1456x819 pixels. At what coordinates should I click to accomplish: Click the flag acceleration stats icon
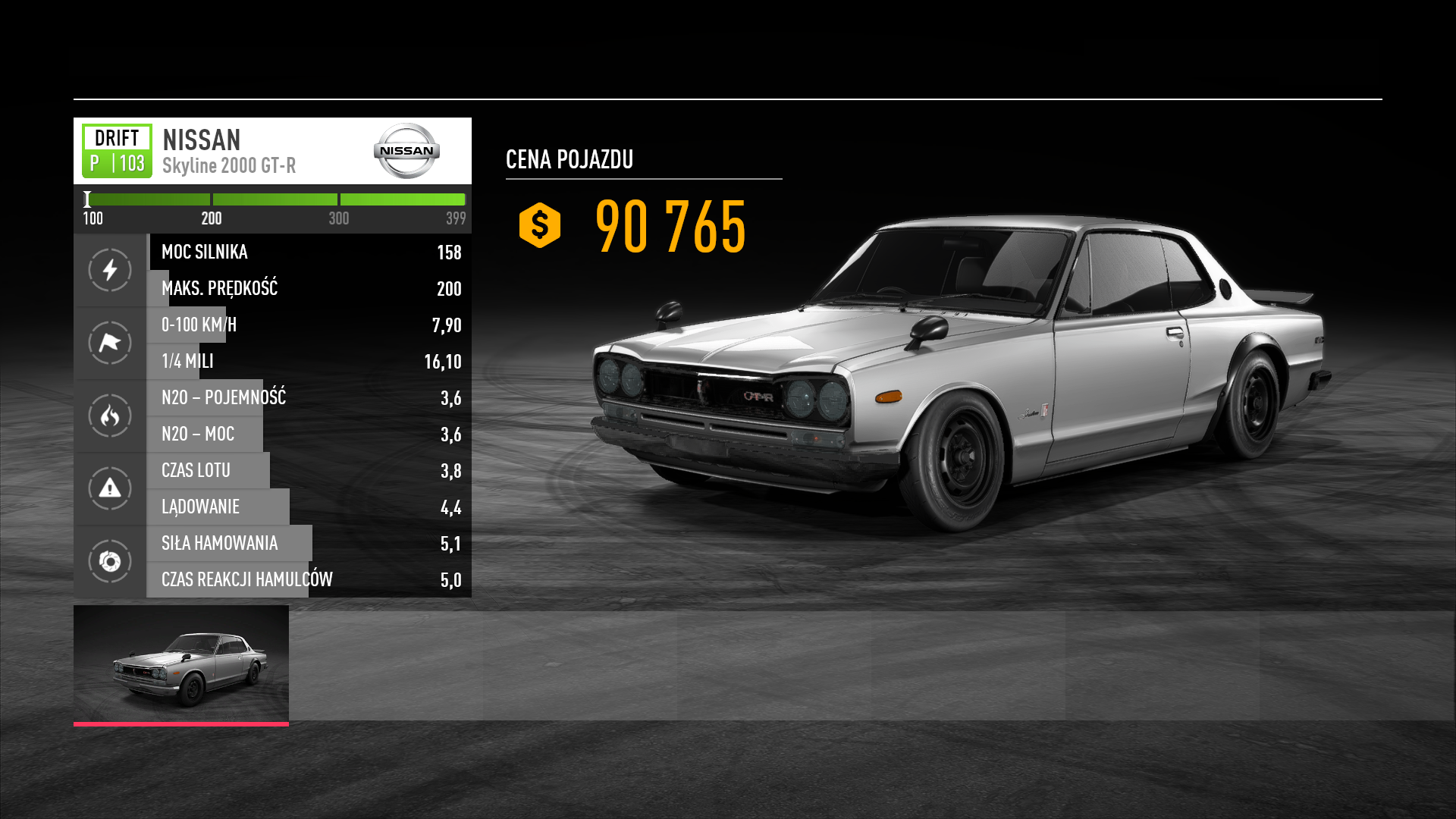click(110, 343)
